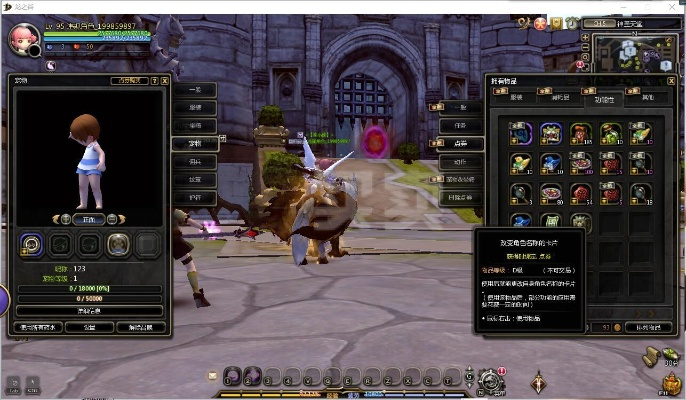
Task: Open the gear settings icon on bottom bar
Action: click(489, 380)
